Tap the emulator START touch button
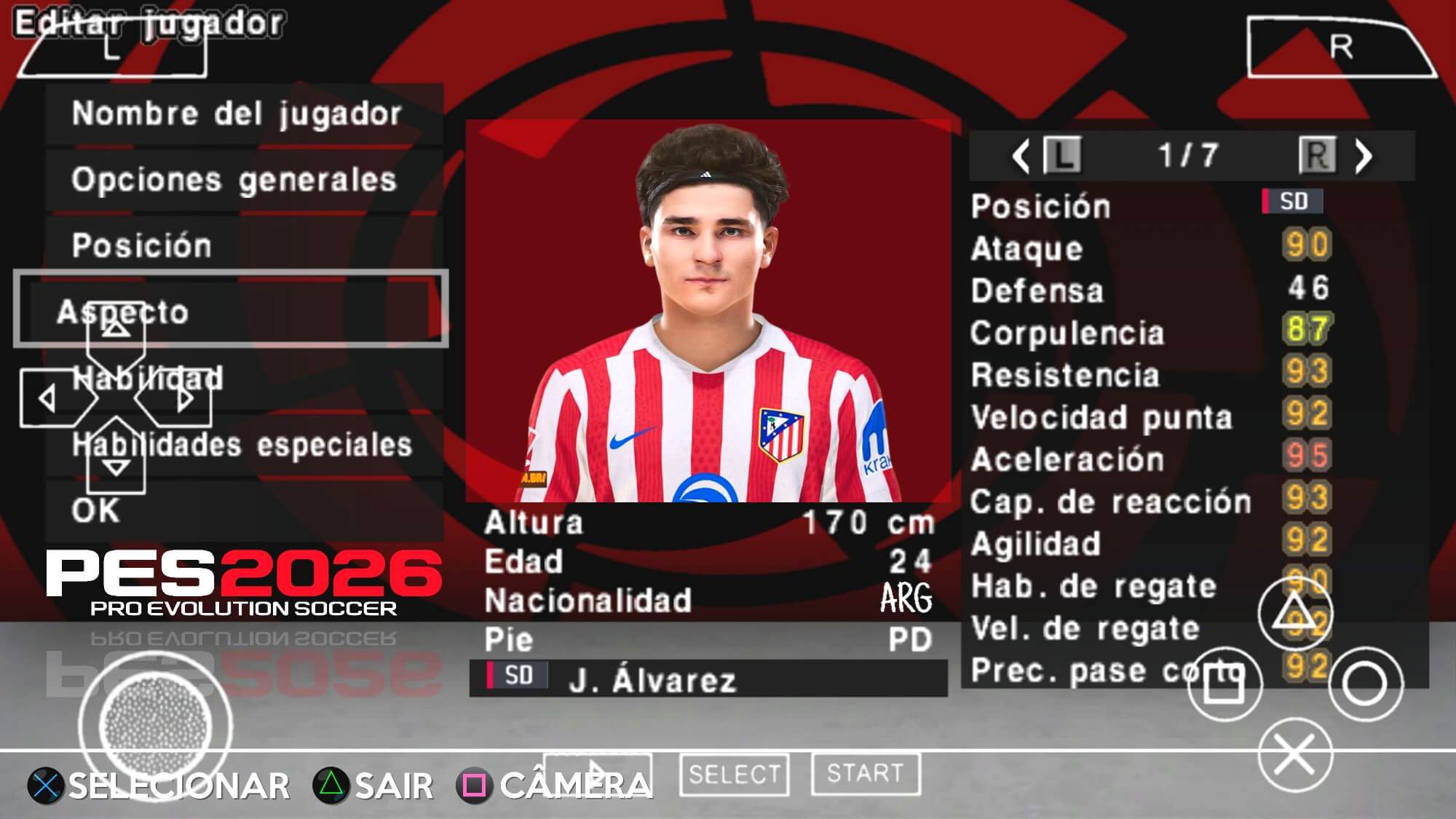The width and height of the screenshot is (1456, 819). (865, 774)
